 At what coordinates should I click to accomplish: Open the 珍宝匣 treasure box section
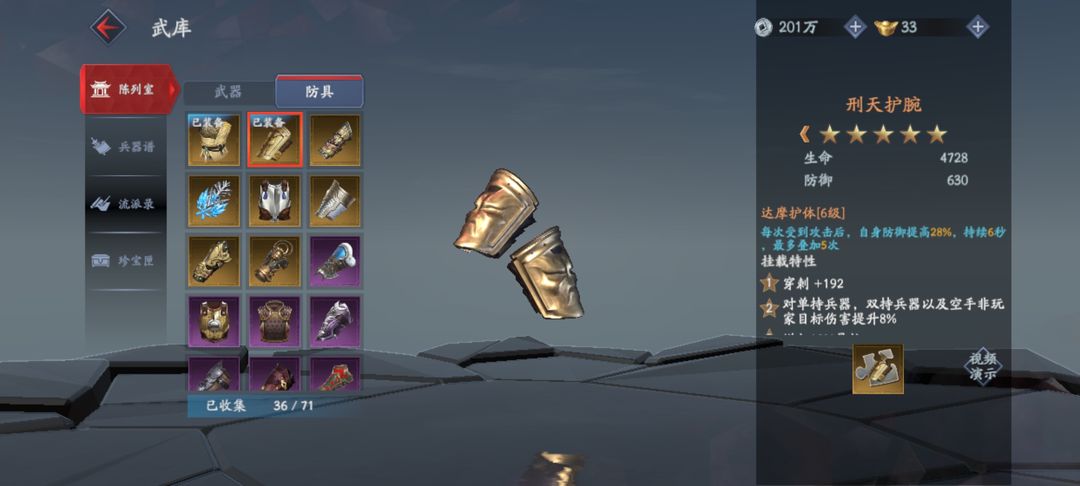127,260
